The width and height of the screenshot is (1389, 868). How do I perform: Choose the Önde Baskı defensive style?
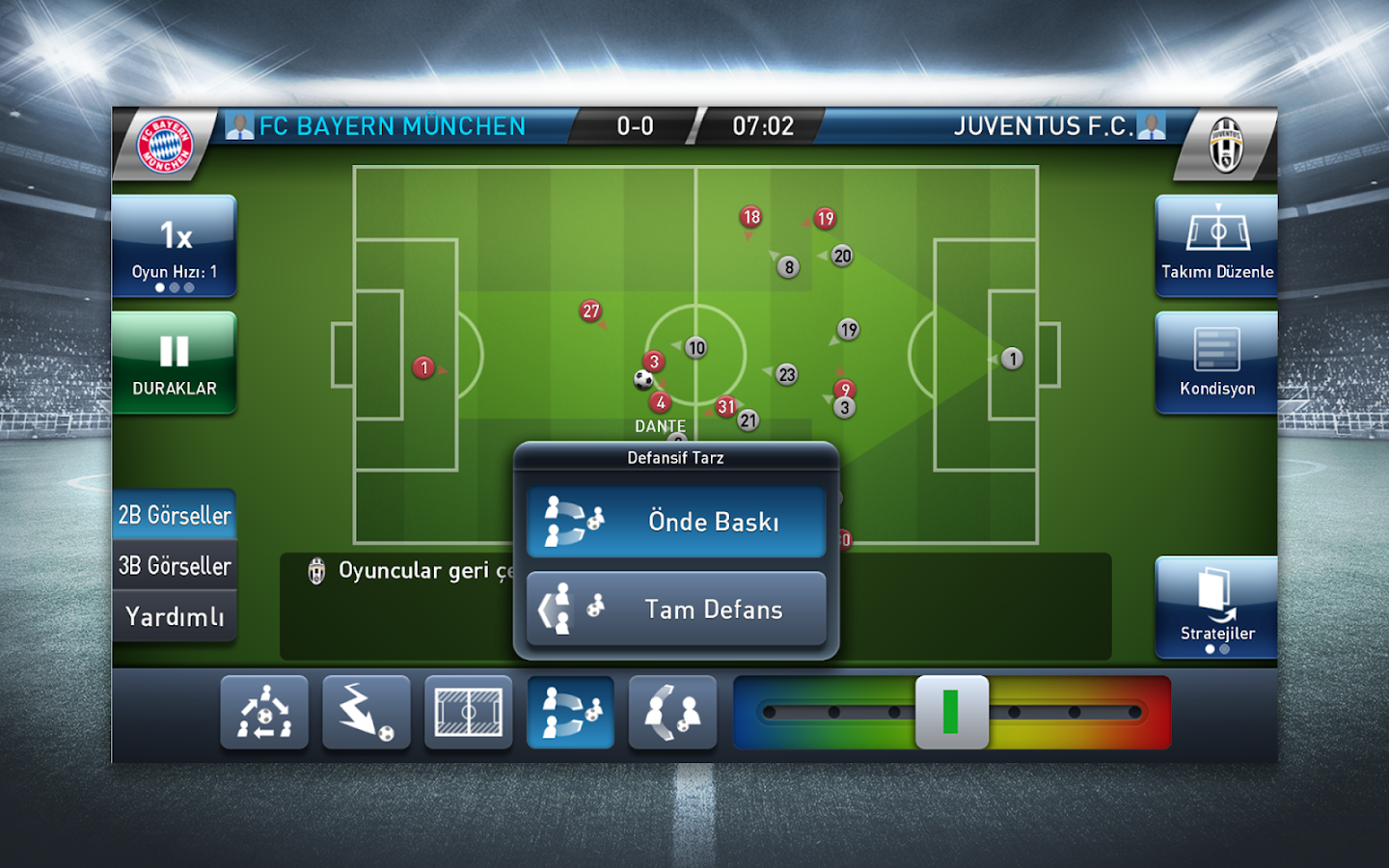[676, 522]
